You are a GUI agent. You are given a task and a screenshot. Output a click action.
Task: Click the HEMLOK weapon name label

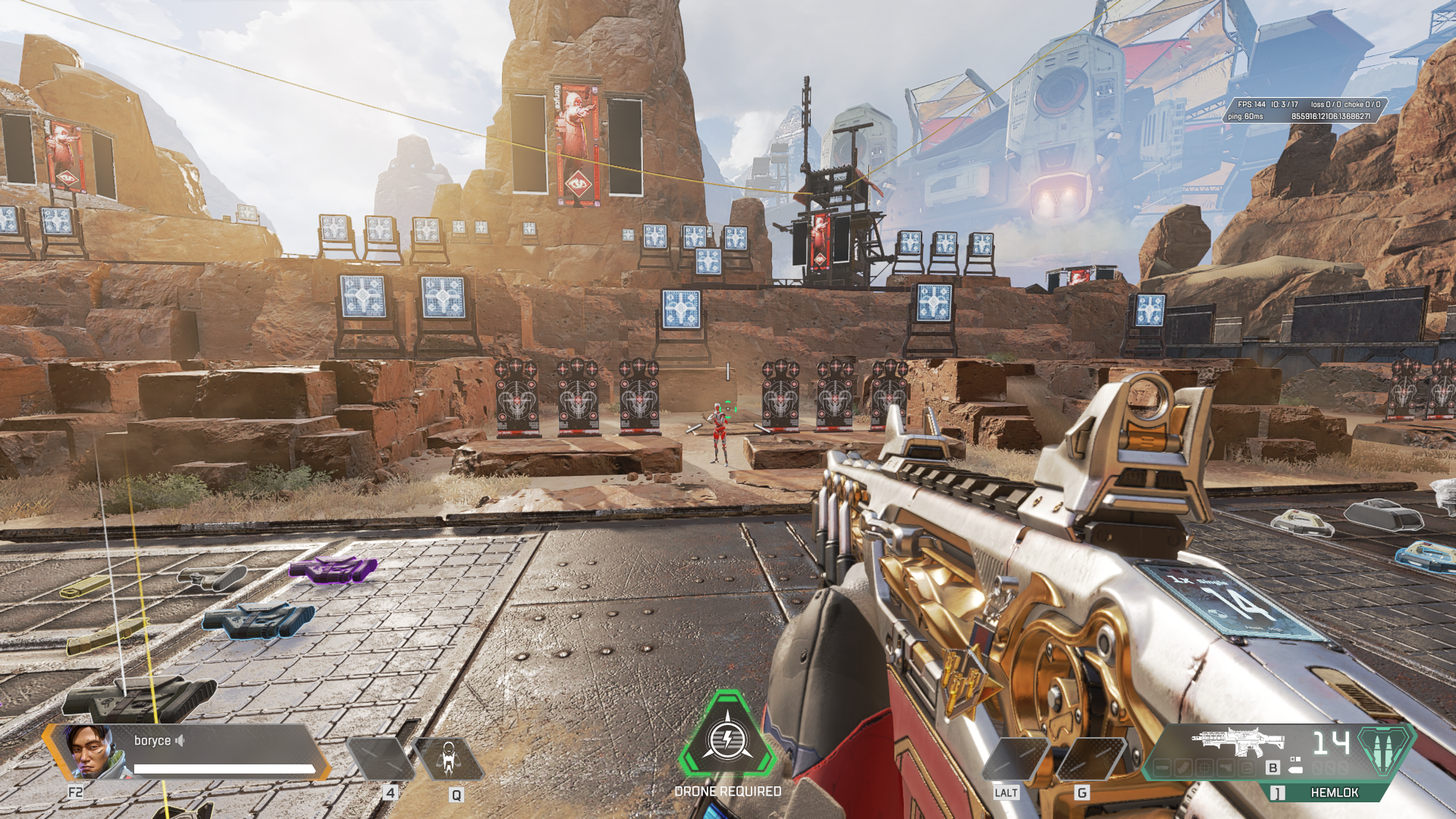click(1335, 794)
